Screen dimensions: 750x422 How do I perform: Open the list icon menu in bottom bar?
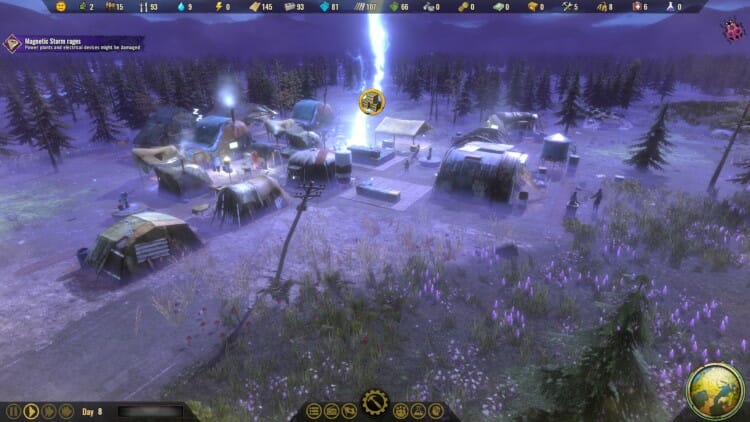pyautogui.click(x=314, y=411)
